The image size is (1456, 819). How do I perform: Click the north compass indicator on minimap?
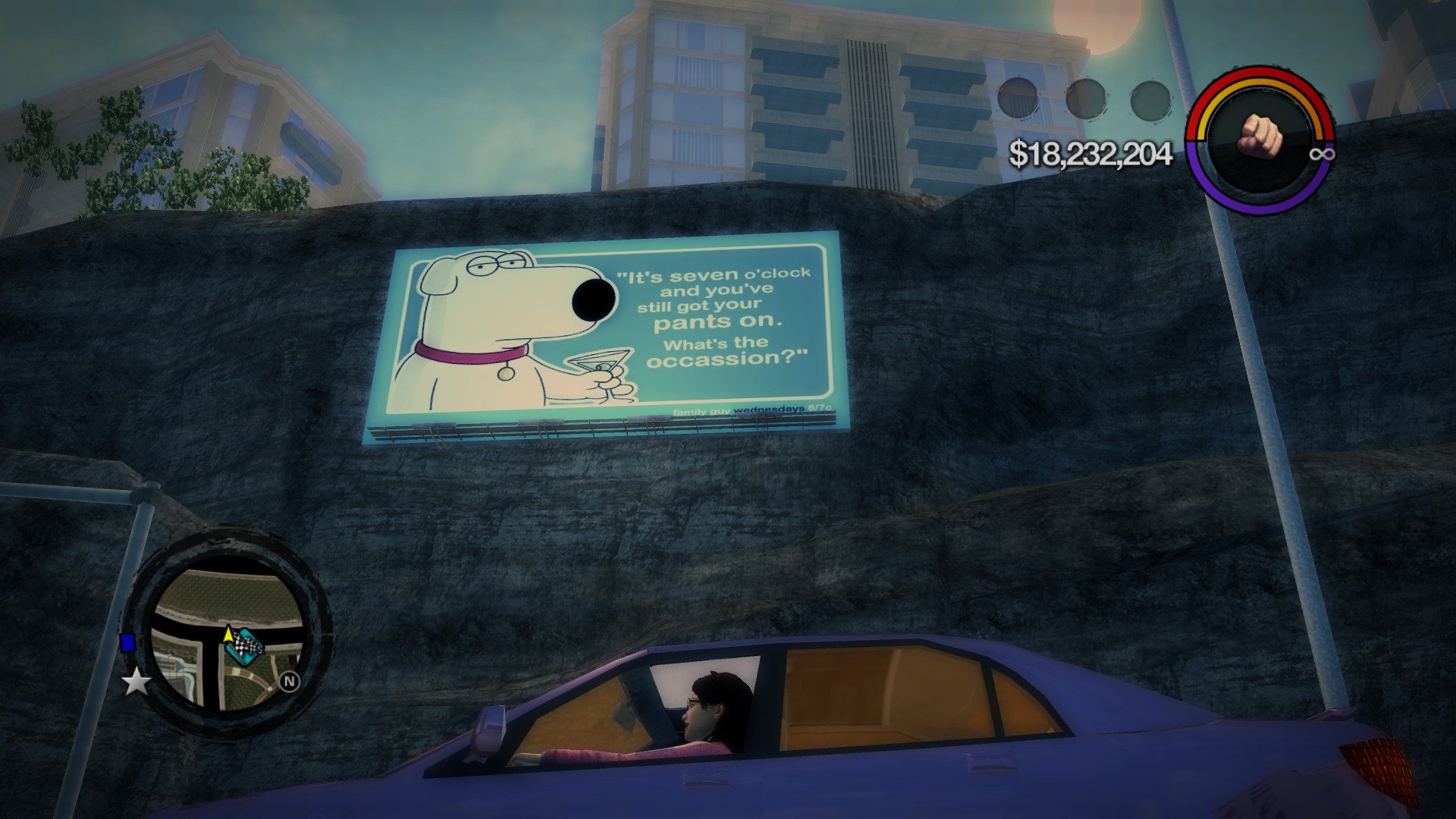pos(289,681)
